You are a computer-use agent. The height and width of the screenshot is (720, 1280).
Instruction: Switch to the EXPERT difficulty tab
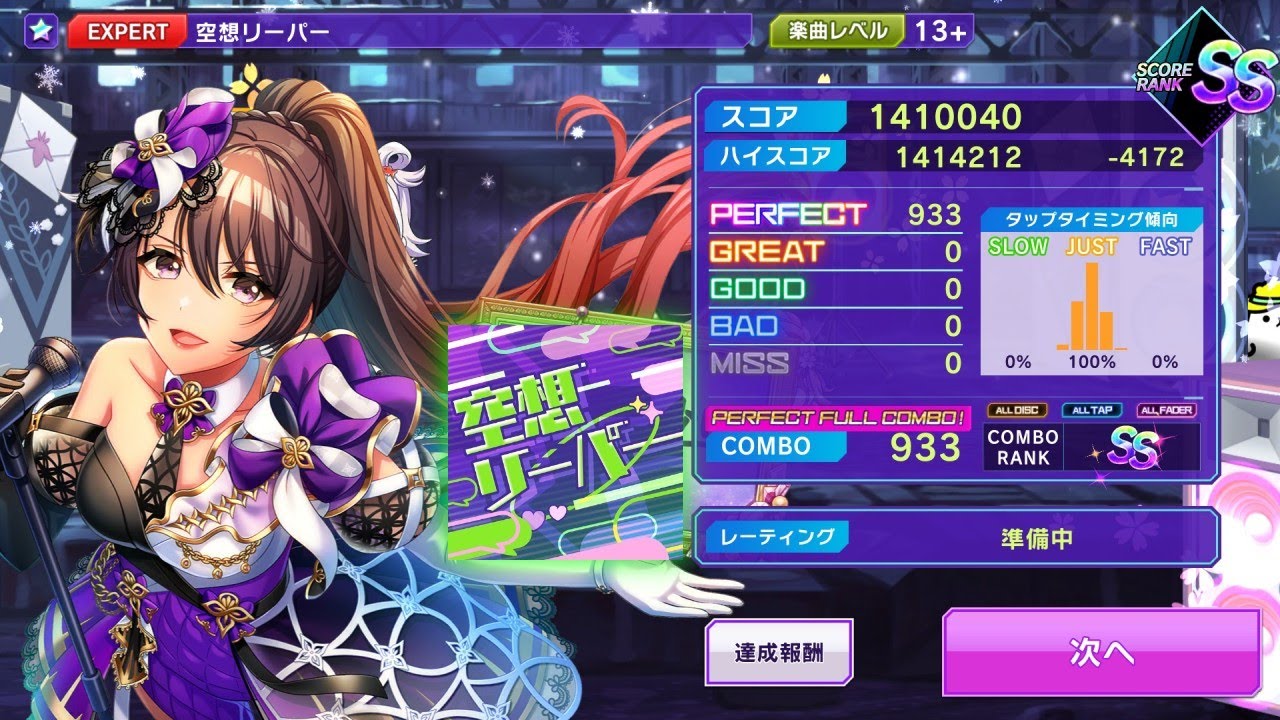click(128, 30)
